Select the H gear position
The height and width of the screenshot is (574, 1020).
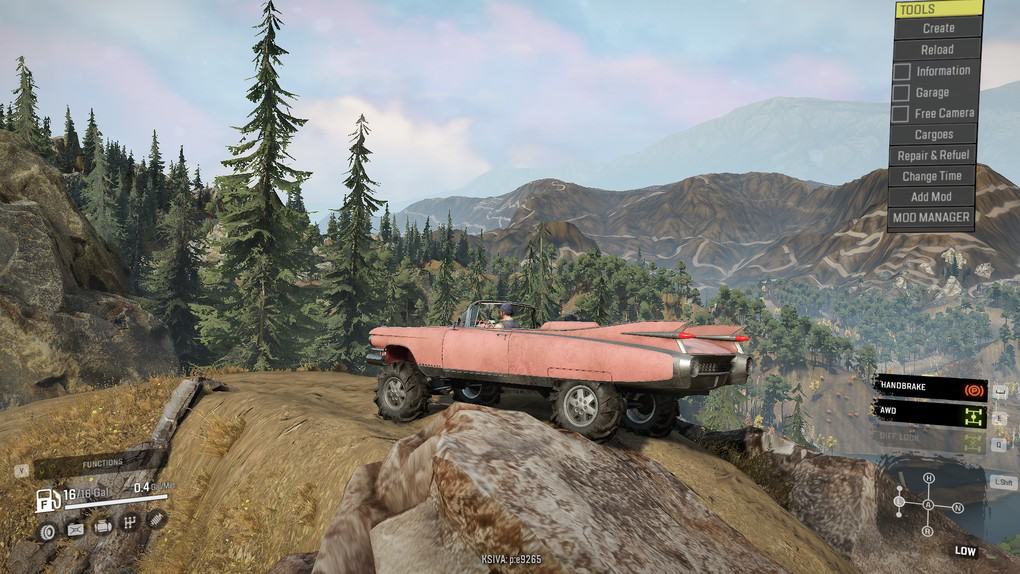929,478
